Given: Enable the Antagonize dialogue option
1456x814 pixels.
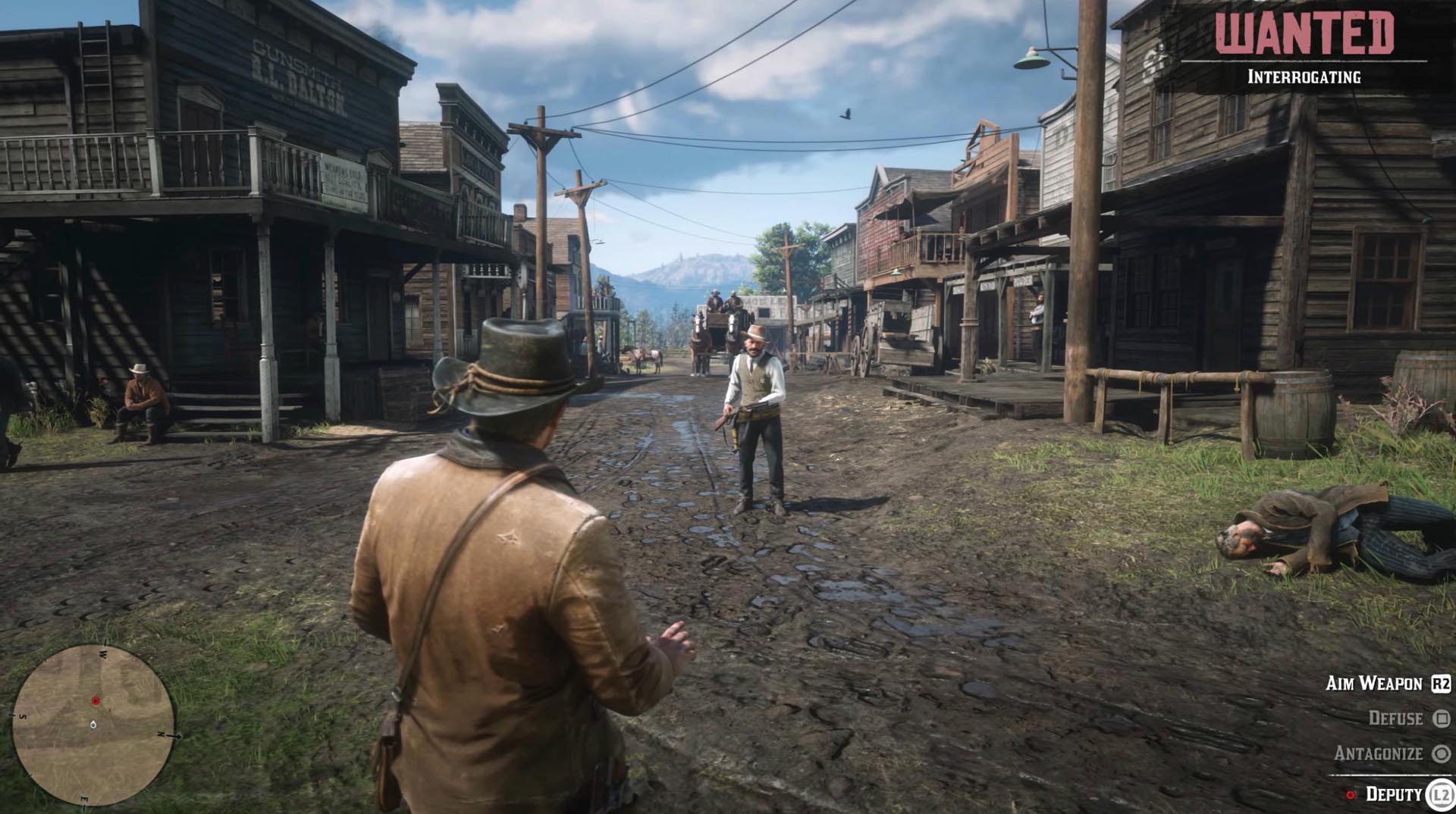Looking at the screenshot, I should (1380, 753).
